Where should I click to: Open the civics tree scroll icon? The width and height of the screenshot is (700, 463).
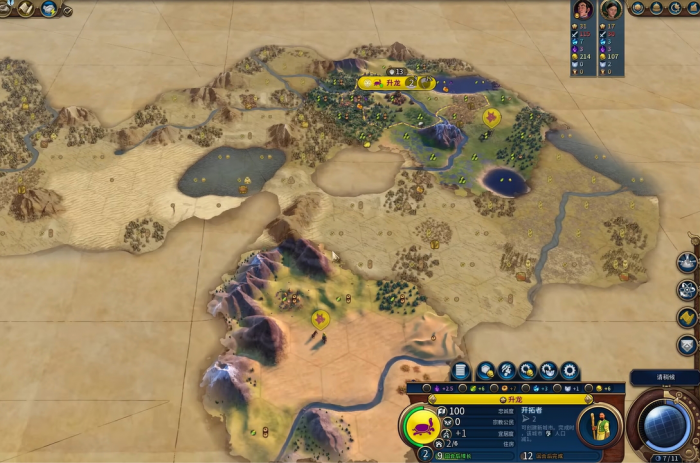26,9
